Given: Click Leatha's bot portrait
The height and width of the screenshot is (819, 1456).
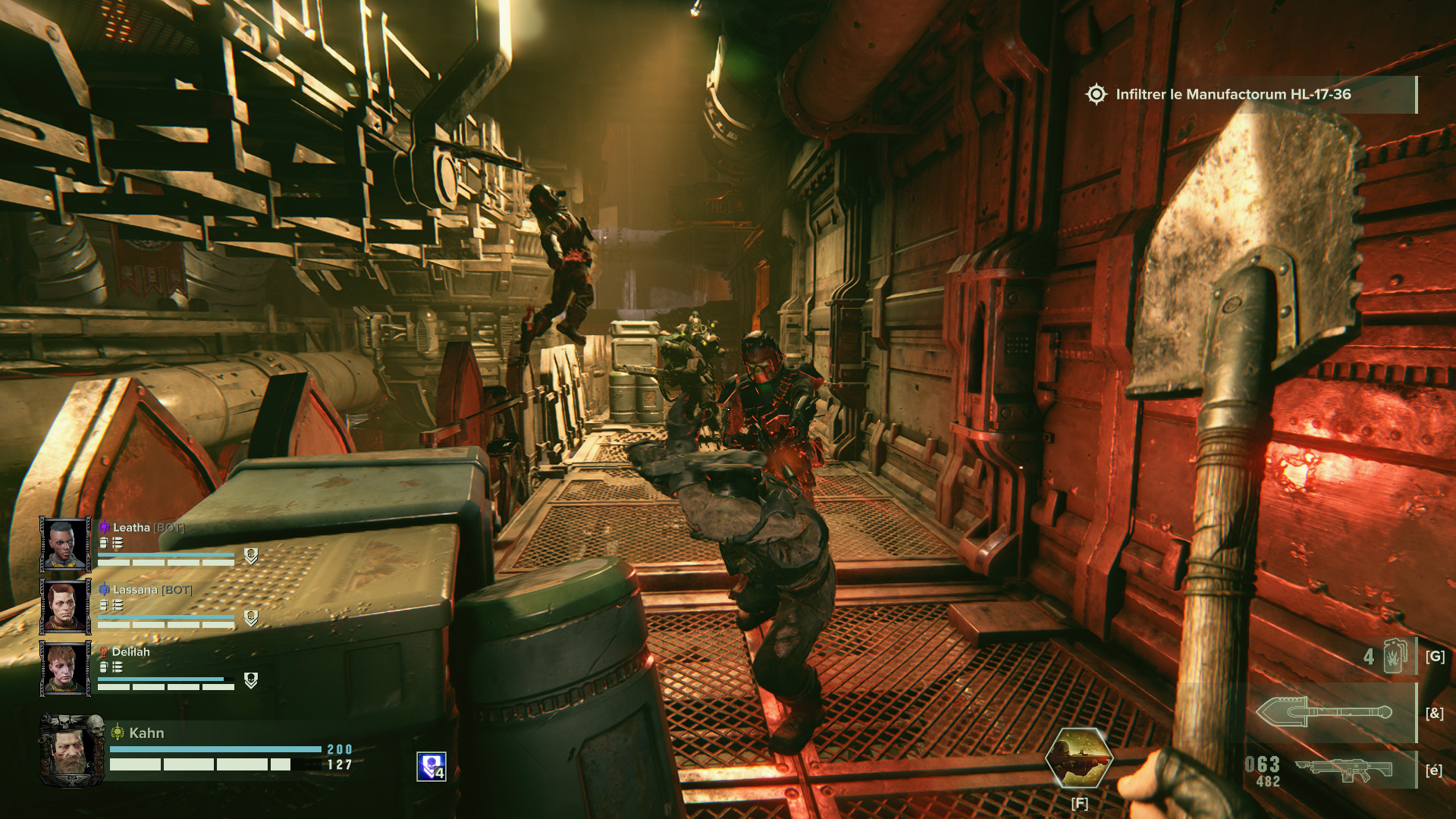Looking at the screenshot, I should coord(65,544).
